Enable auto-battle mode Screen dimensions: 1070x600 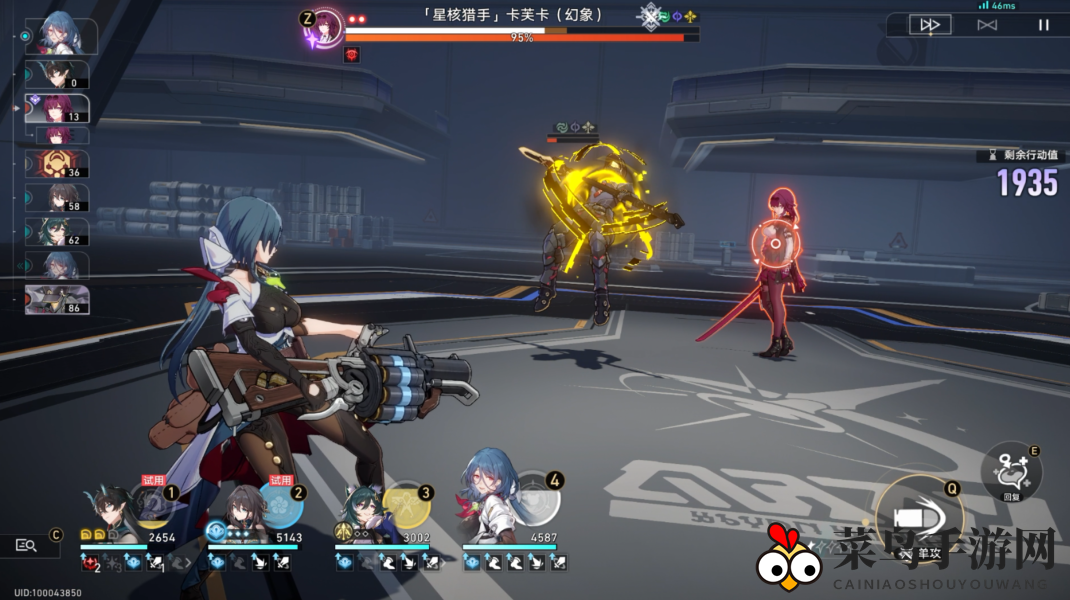pos(987,25)
